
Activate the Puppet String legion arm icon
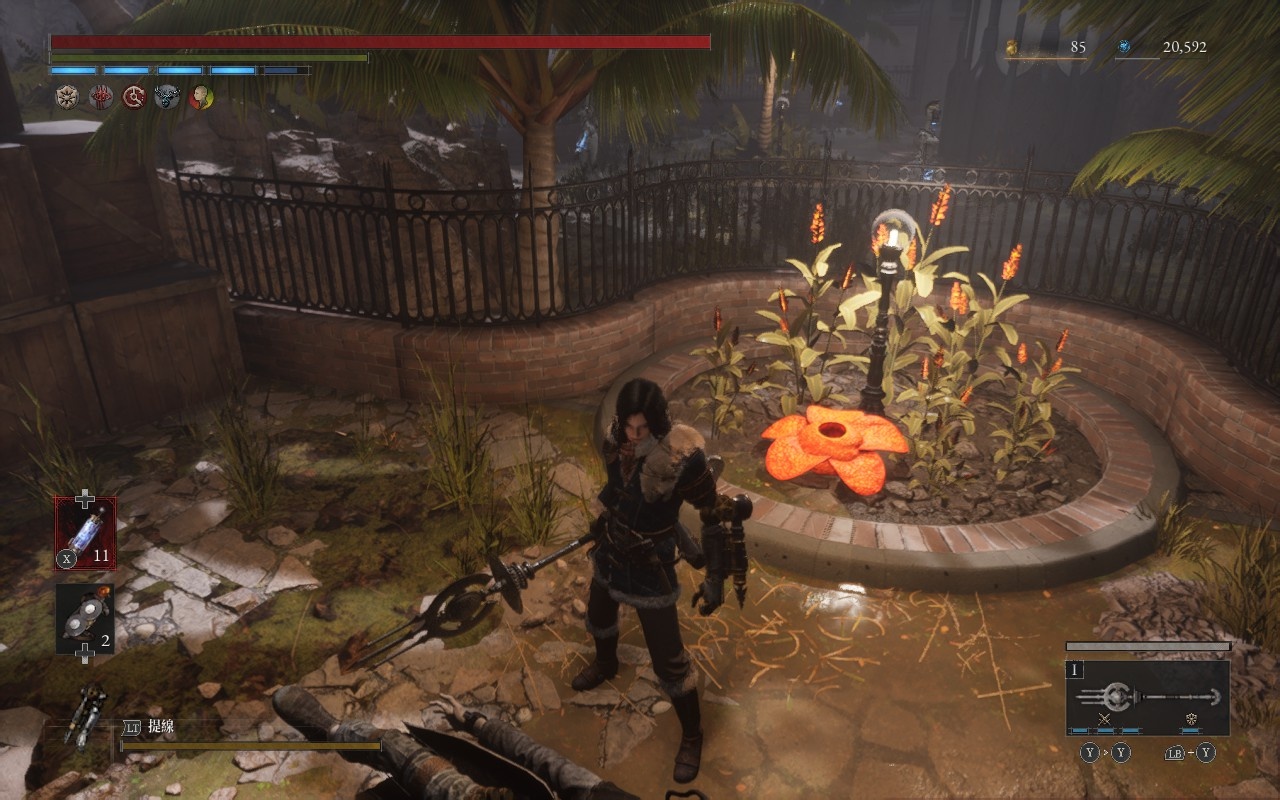[x=85, y=713]
